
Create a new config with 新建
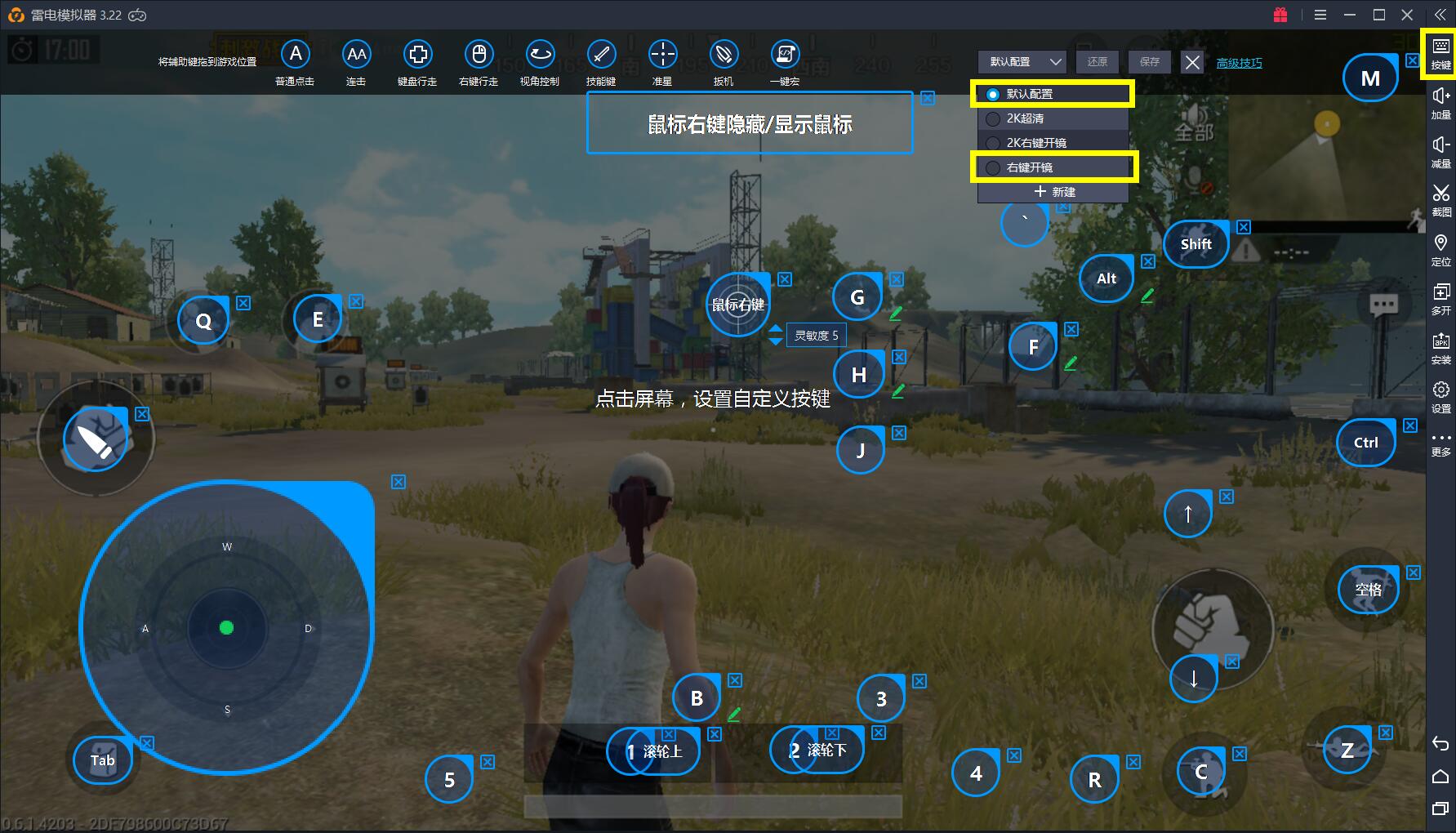point(1053,192)
